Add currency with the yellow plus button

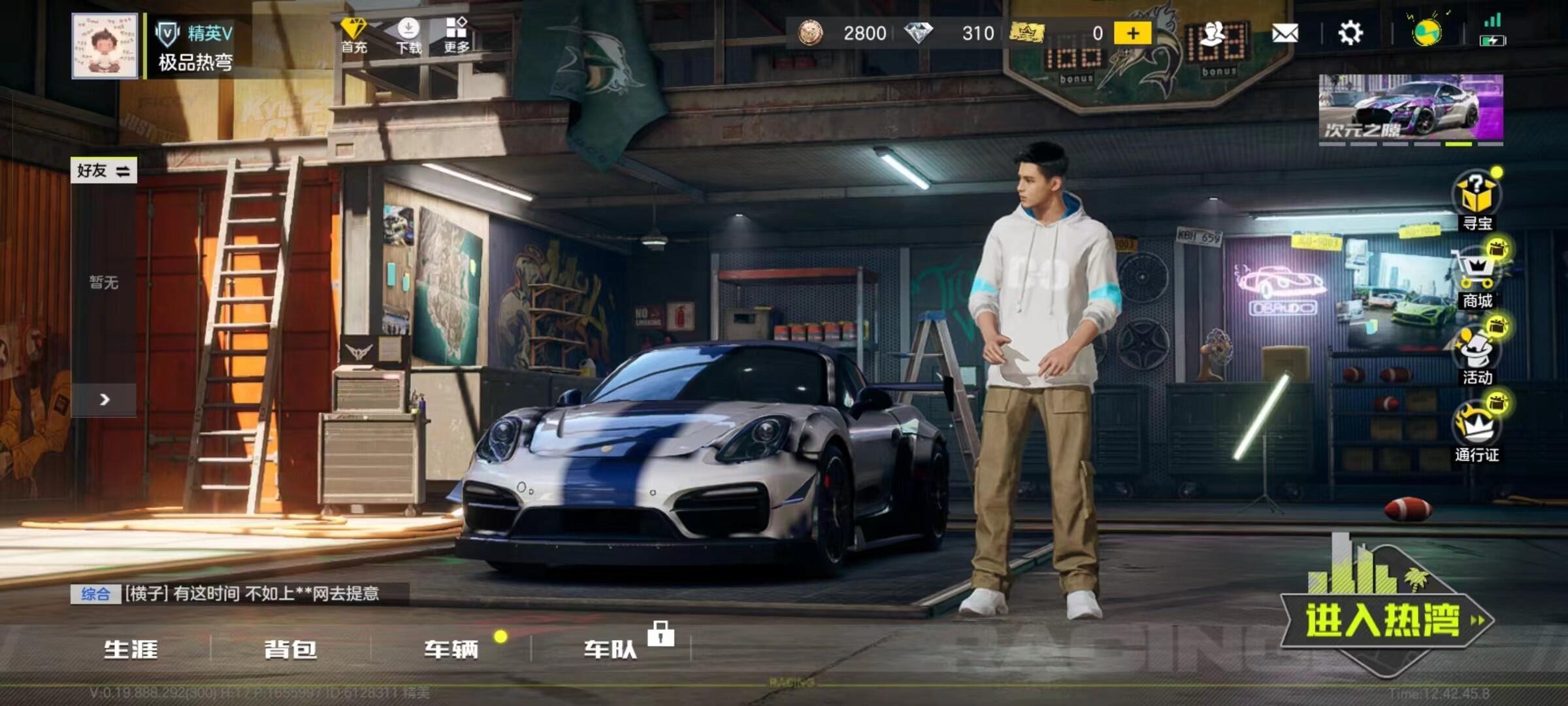(x=1132, y=33)
